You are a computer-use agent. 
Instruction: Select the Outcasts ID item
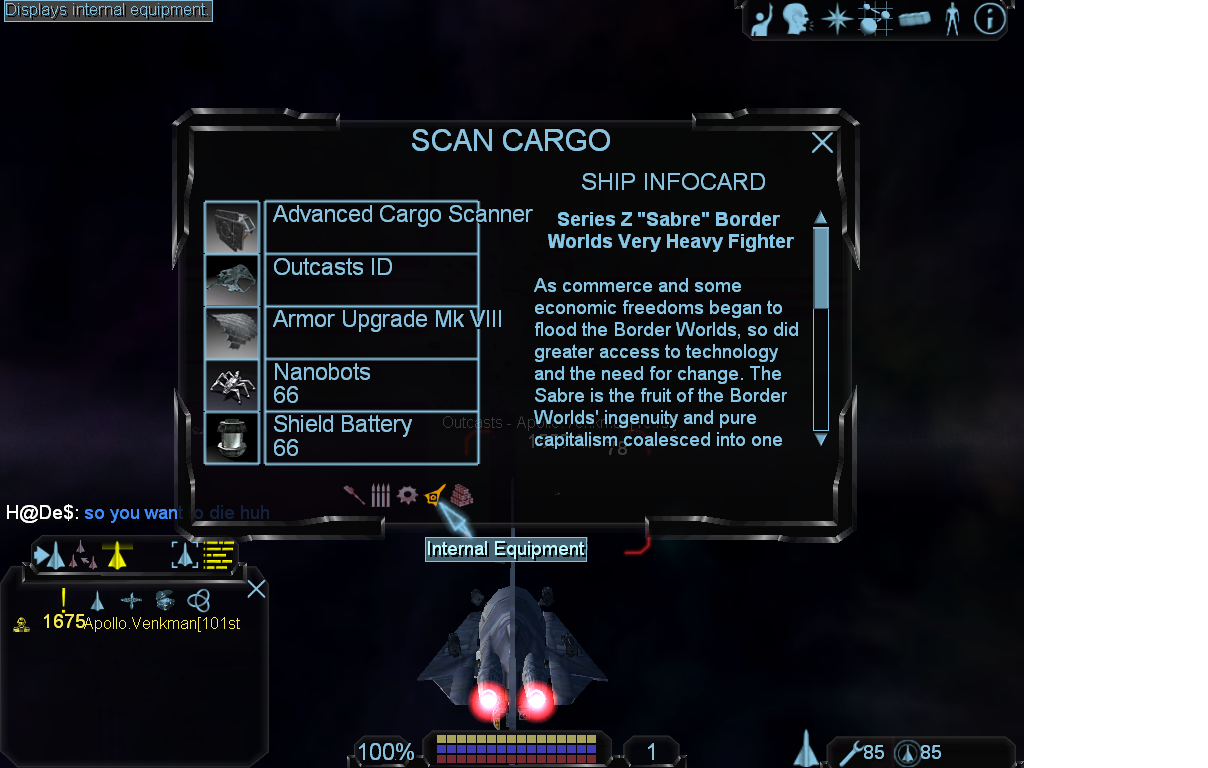pos(370,279)
